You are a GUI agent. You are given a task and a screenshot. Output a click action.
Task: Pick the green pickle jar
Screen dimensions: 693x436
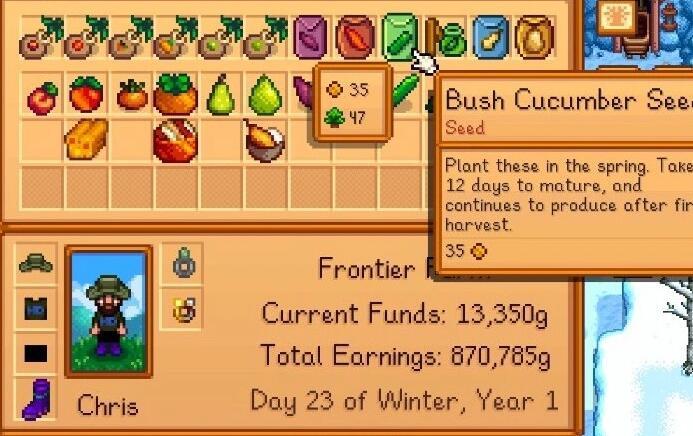pyautogui.click(x=452, y=41)
